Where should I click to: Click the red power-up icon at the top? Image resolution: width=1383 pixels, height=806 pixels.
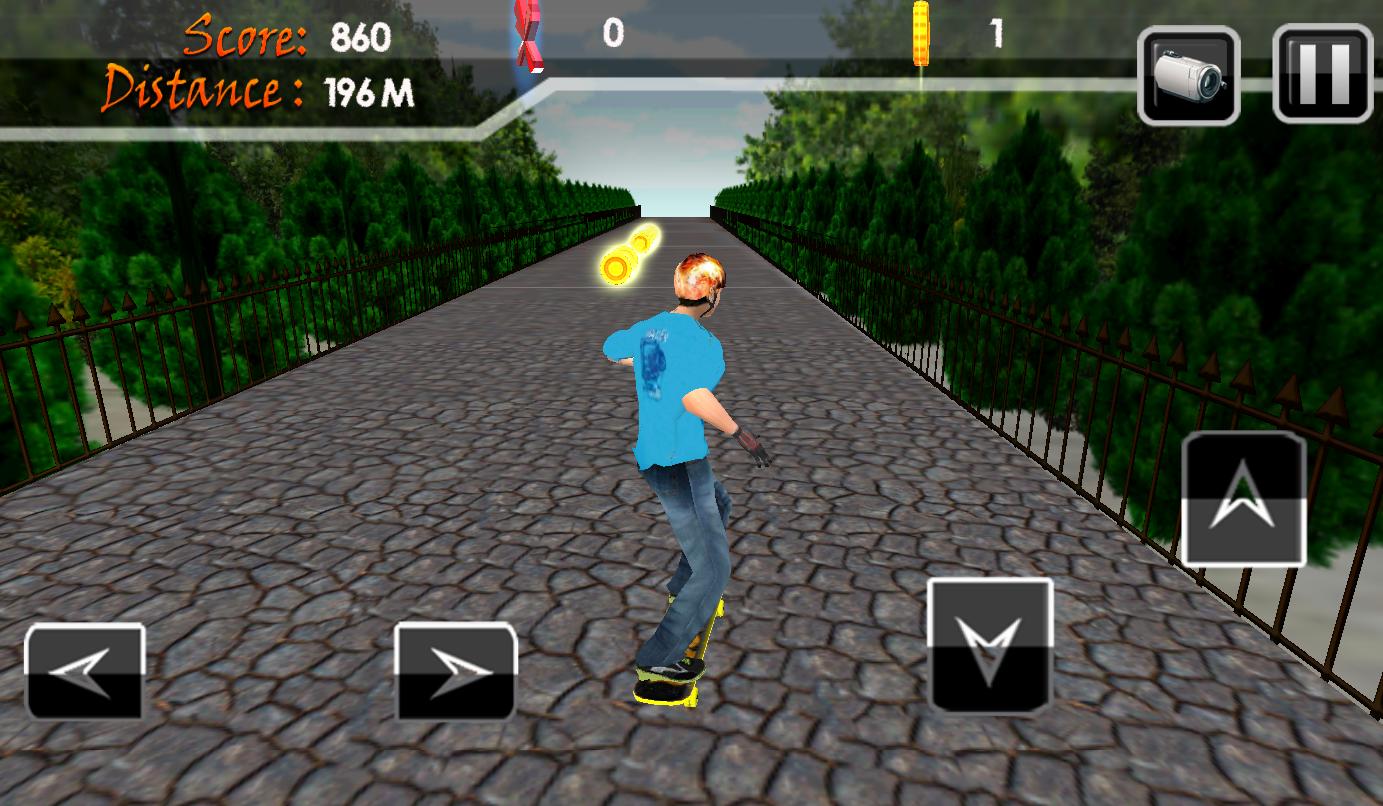point(531,35)
